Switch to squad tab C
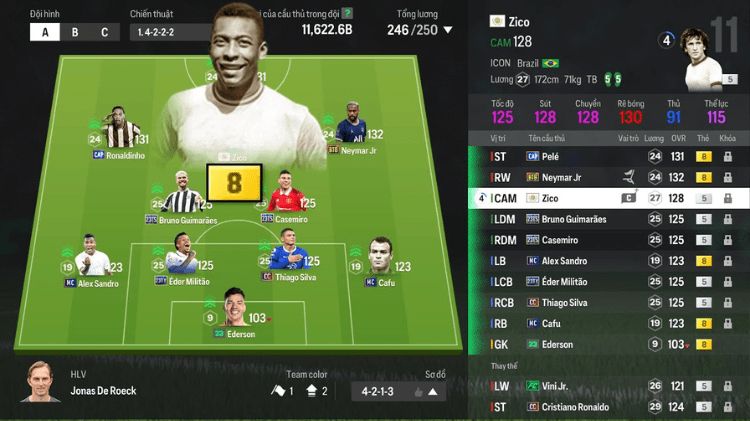This screenshot has height=421, width=750. click(x=104, y=32)
